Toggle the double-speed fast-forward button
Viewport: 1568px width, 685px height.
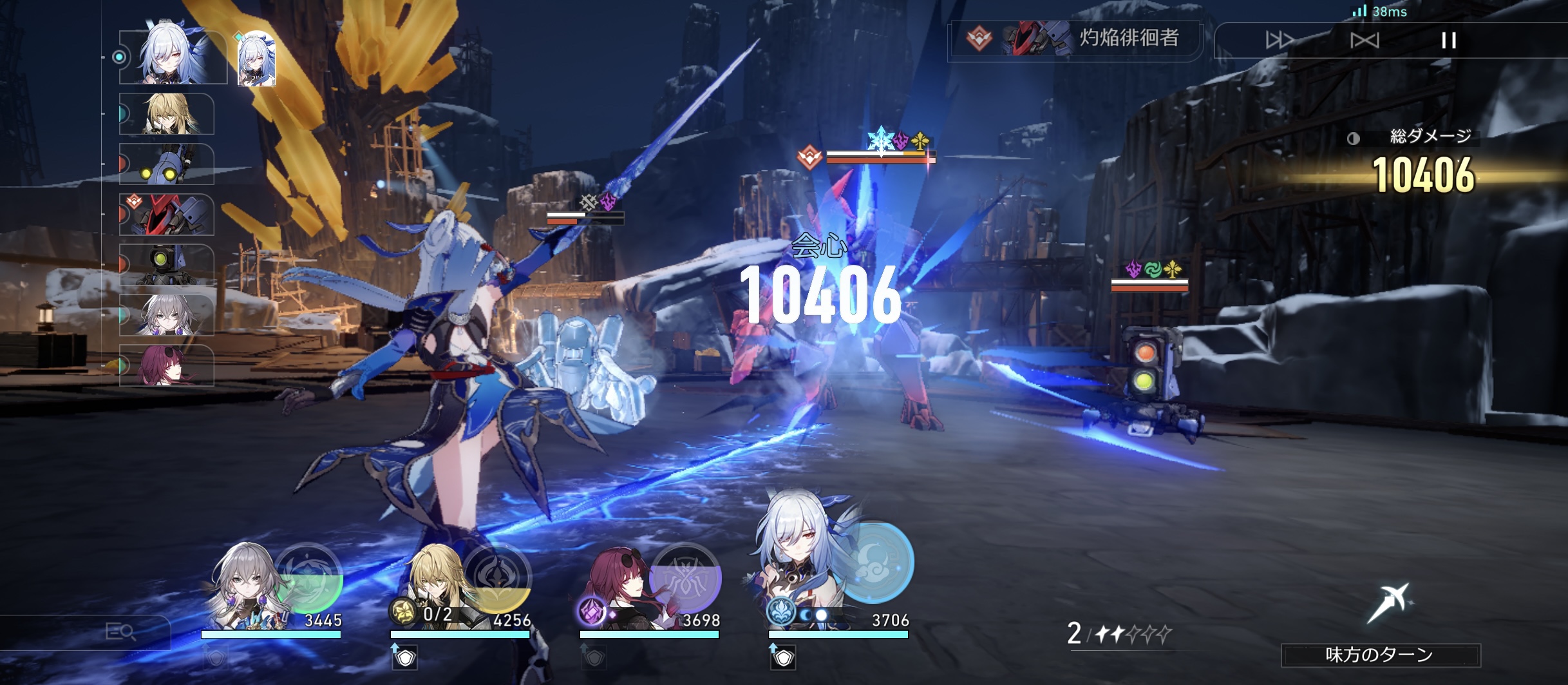click(1280, 41)
